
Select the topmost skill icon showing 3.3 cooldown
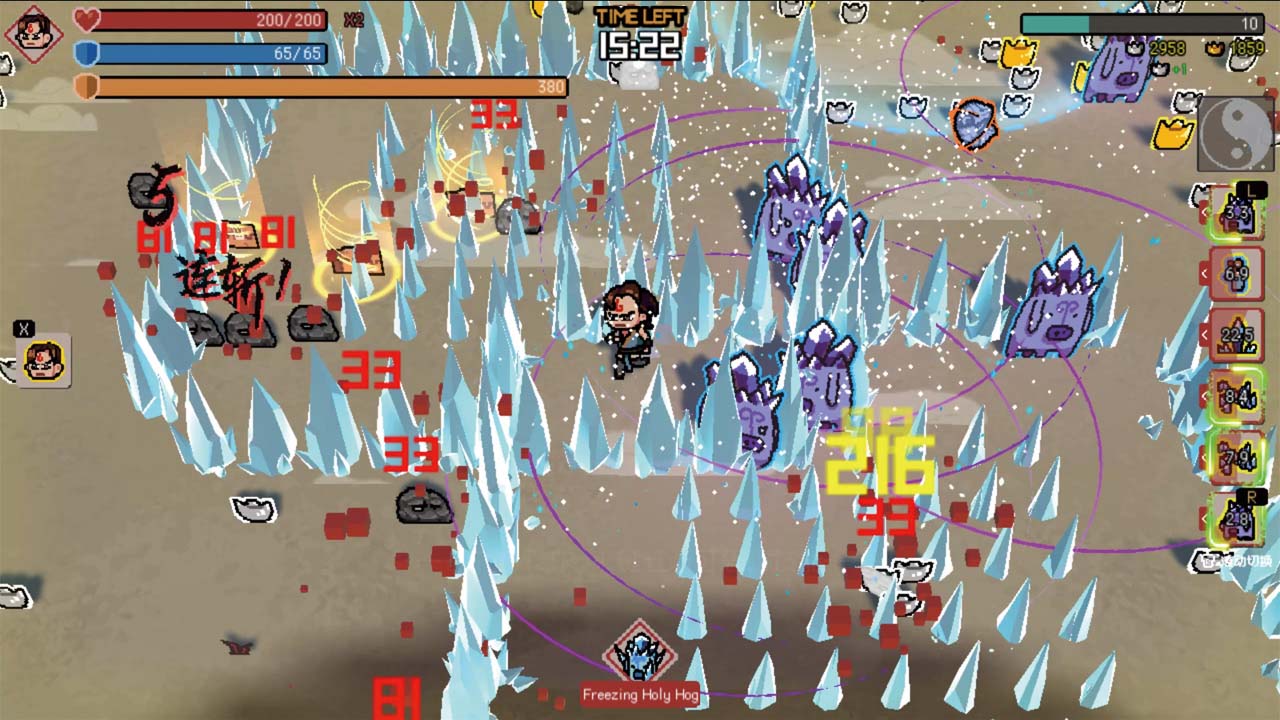point(1237,210)
